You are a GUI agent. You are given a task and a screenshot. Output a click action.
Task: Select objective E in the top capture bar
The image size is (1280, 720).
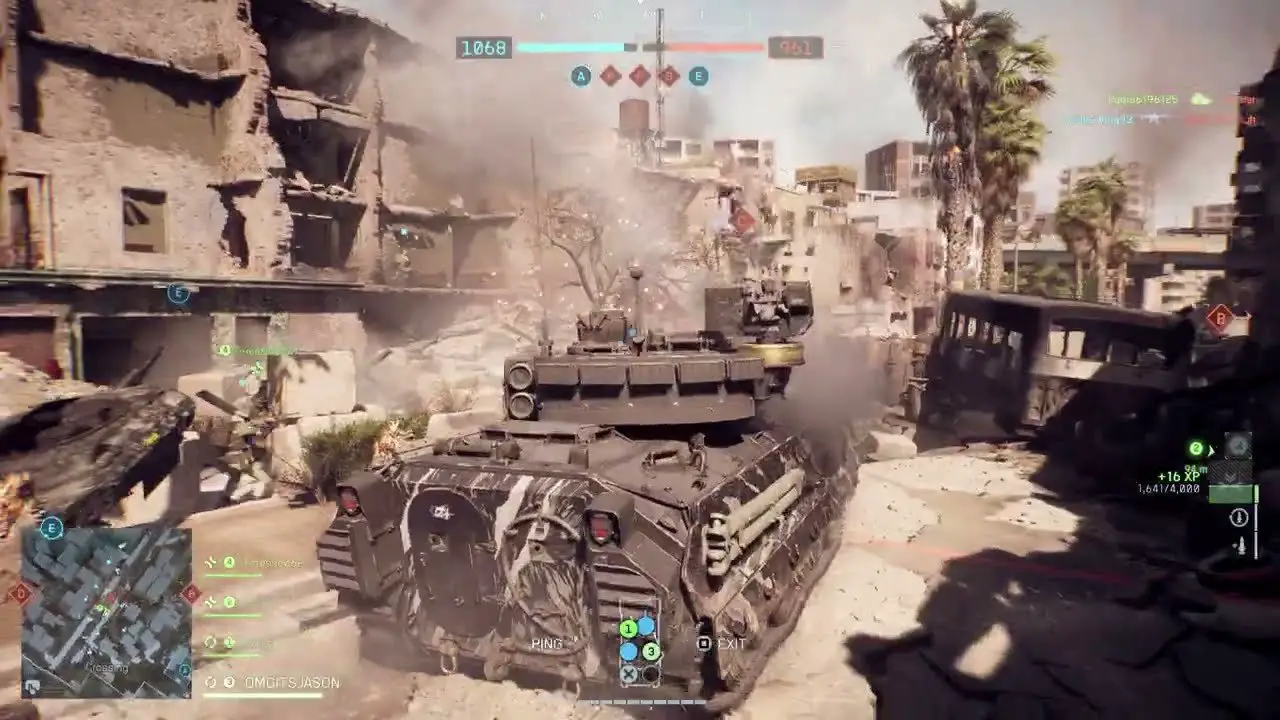[698, 76]
